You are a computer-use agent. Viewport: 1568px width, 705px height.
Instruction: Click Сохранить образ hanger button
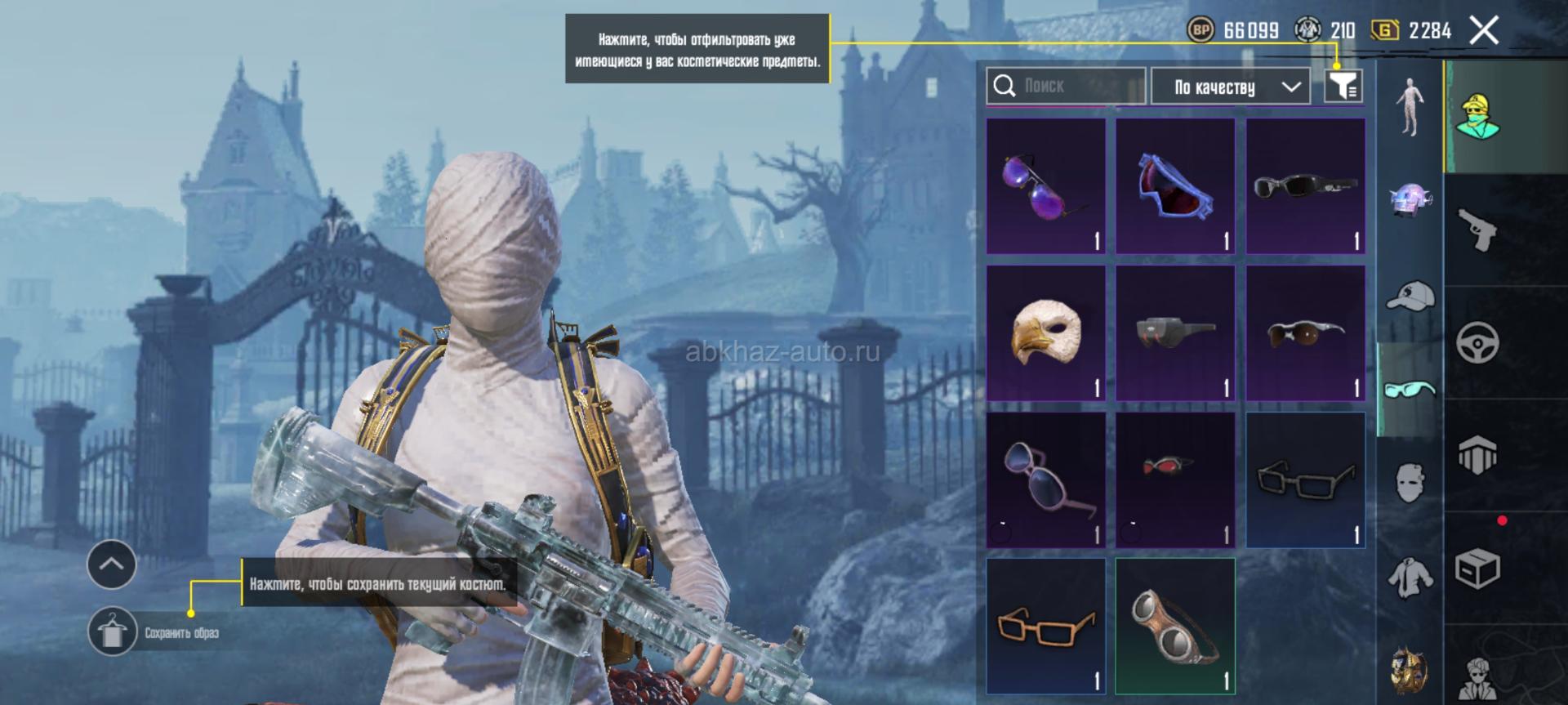[x=112, y=631]
